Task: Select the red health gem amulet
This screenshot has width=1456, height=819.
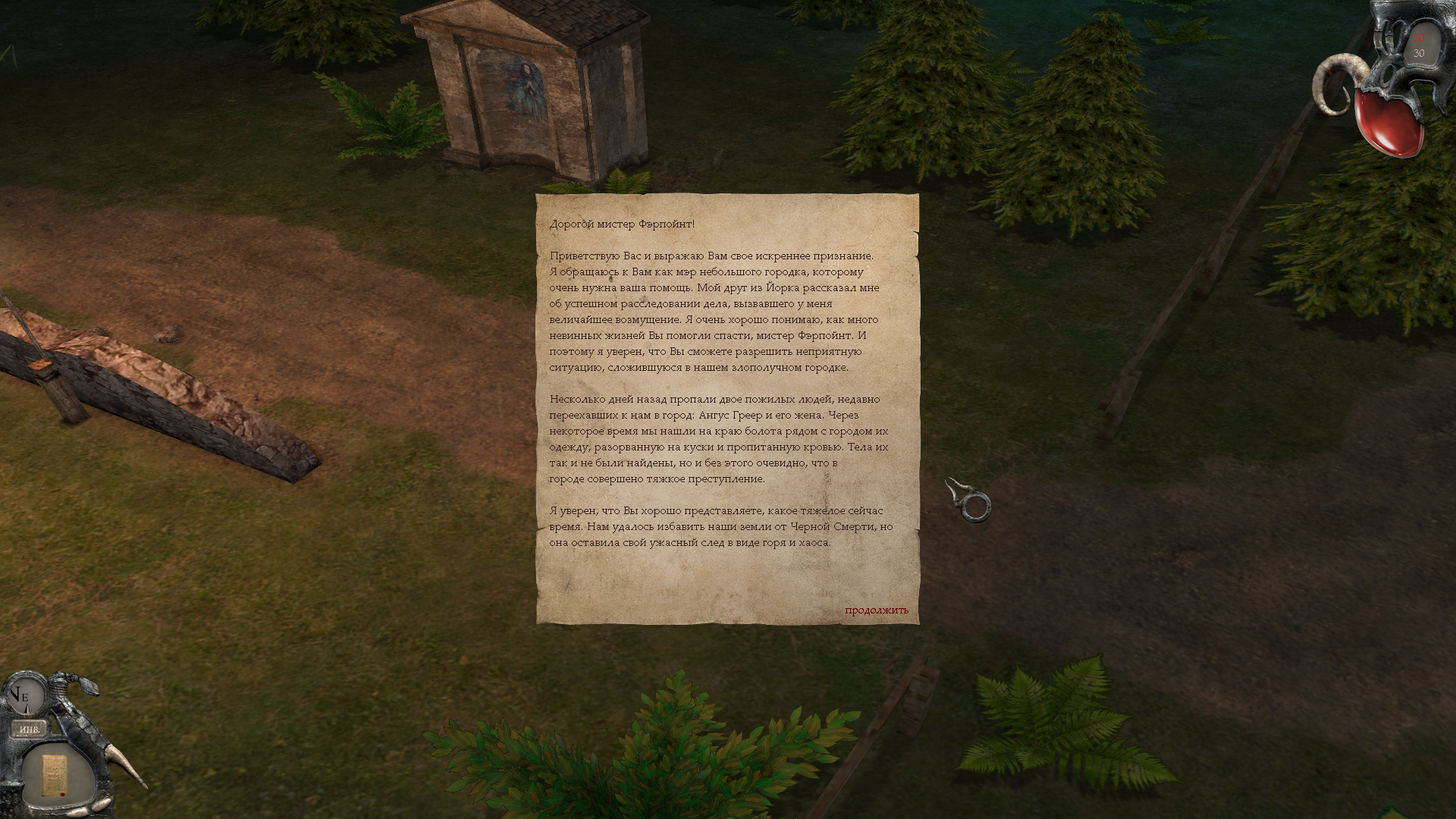Action: (x=1389, y=123)
